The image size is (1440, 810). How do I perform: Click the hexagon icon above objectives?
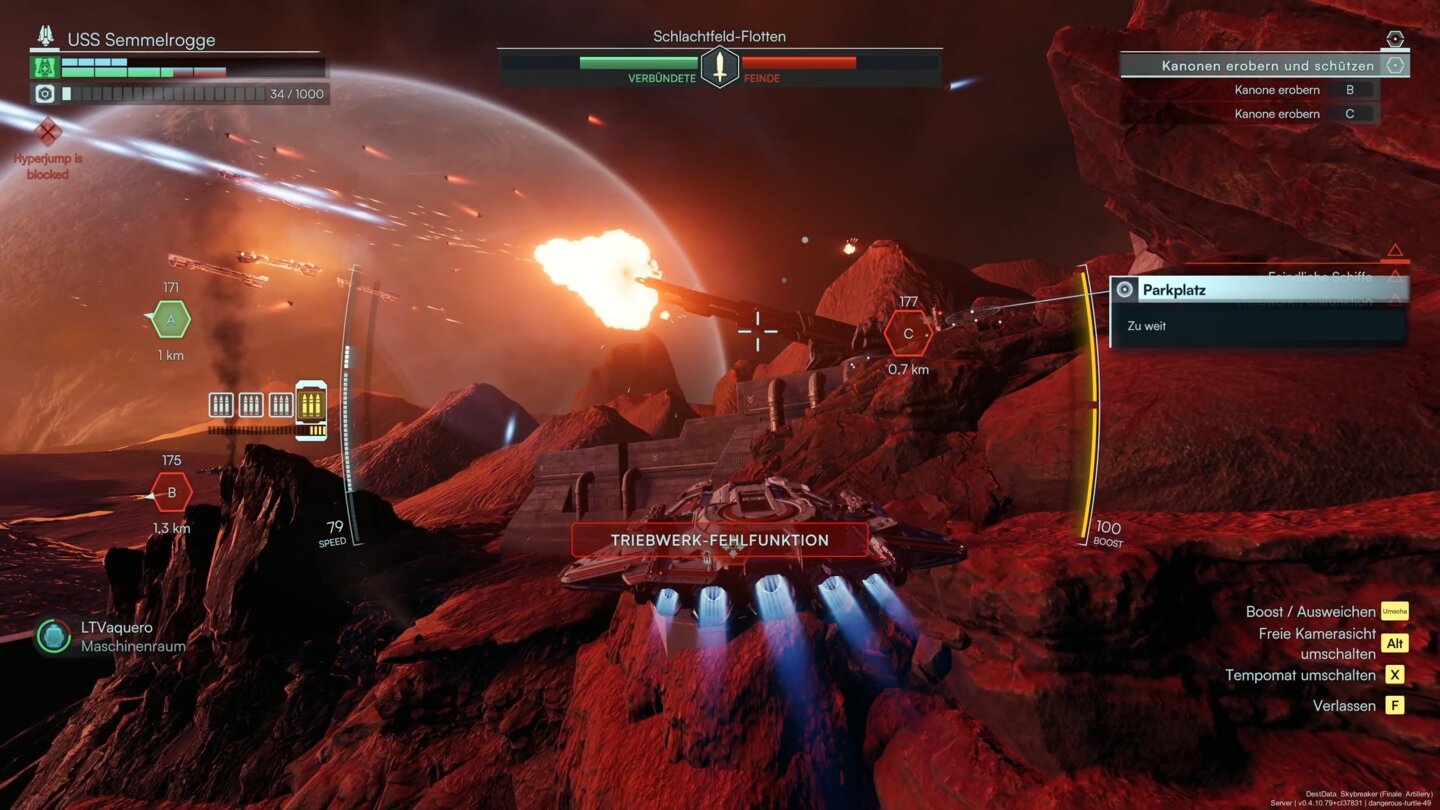click(1395, 39)
